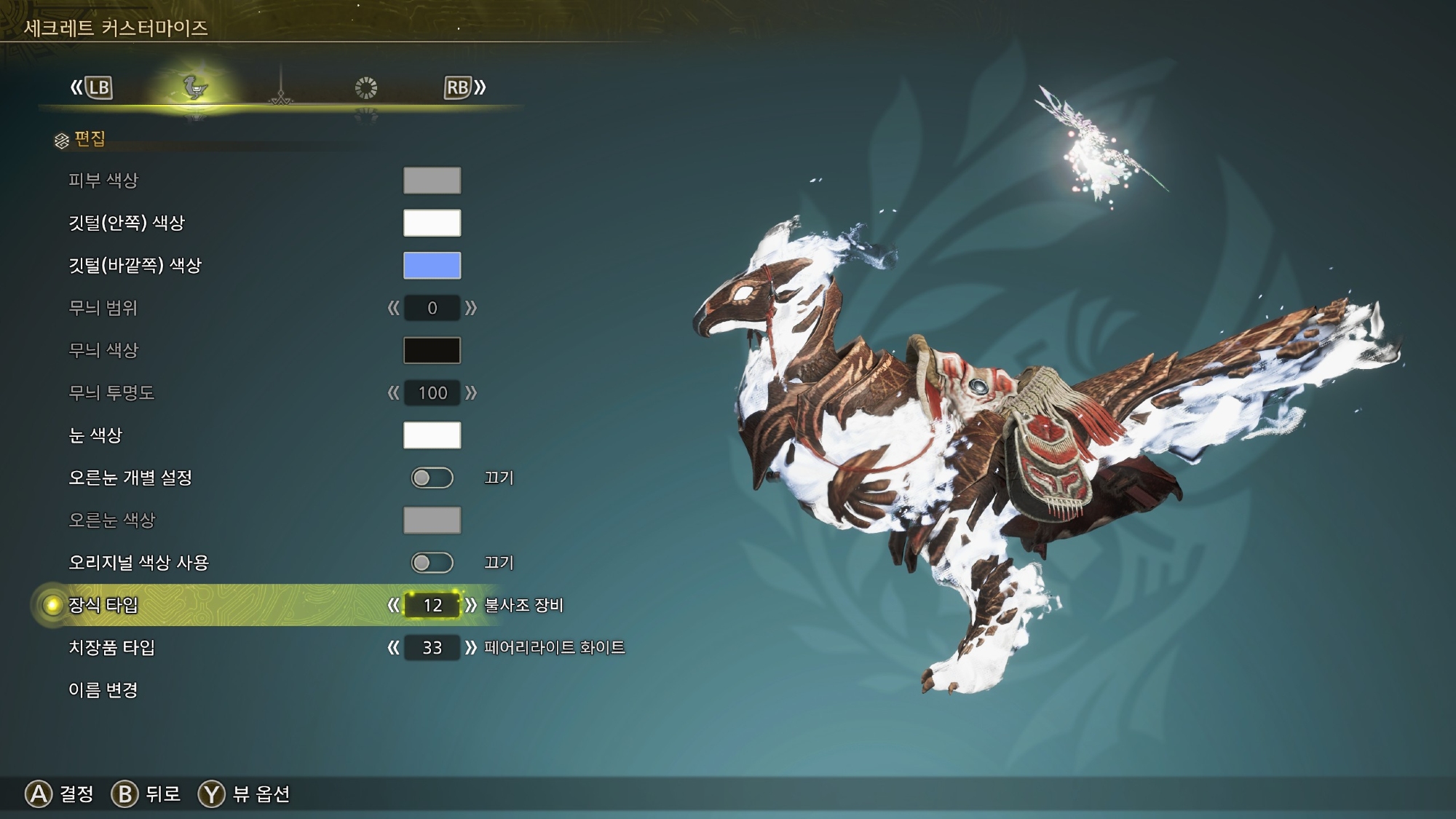Open the circular dotted ring tab
Viewport: 1456px width, 819px height.
[x=365, y=88]
